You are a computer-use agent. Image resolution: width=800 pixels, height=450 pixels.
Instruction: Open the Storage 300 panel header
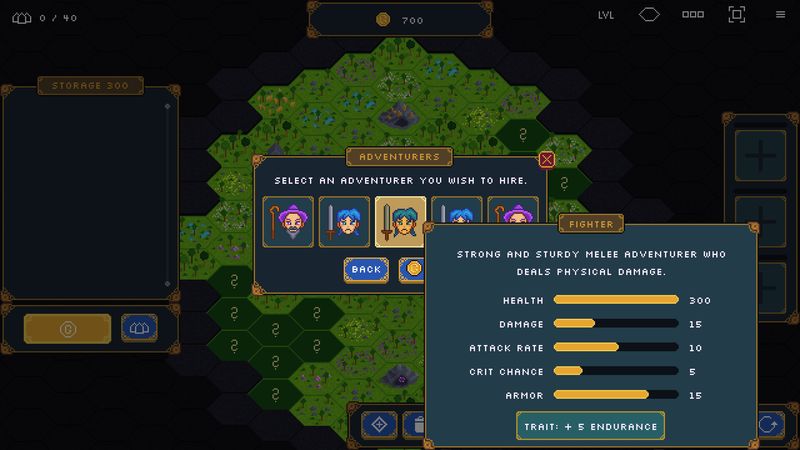(89, 86)
